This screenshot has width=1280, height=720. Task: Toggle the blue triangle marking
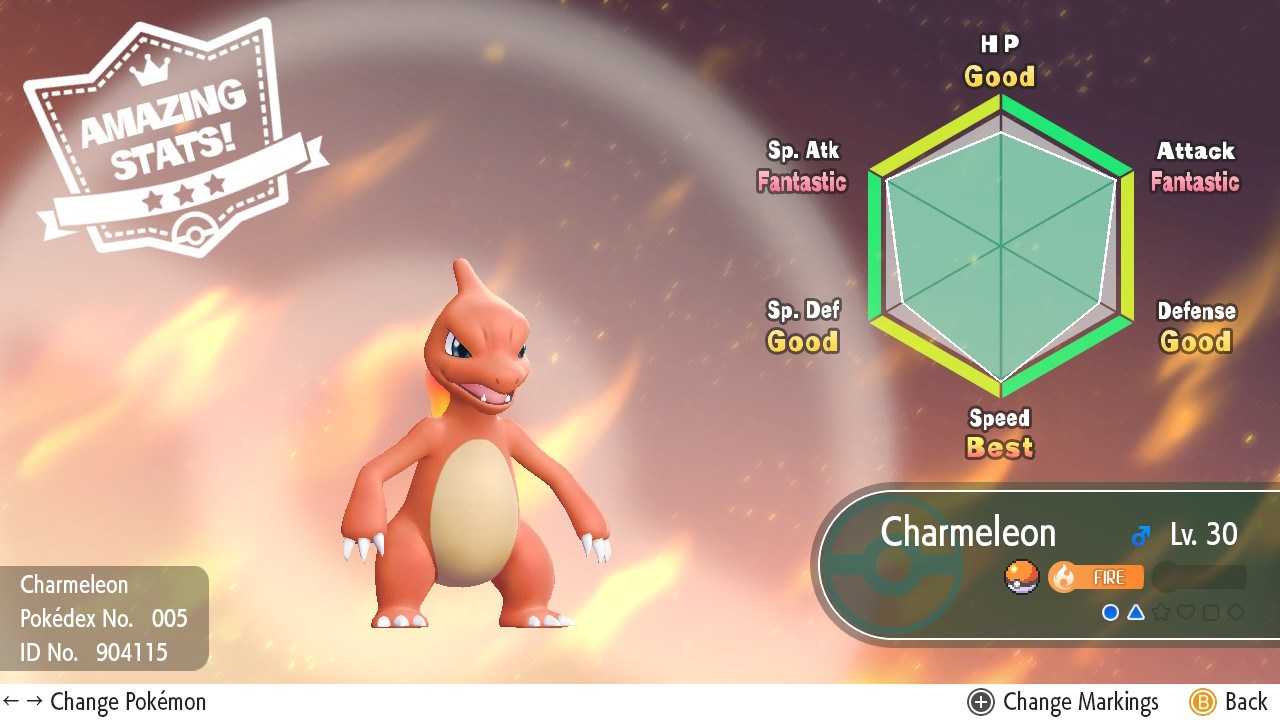tap(1136, 612)
